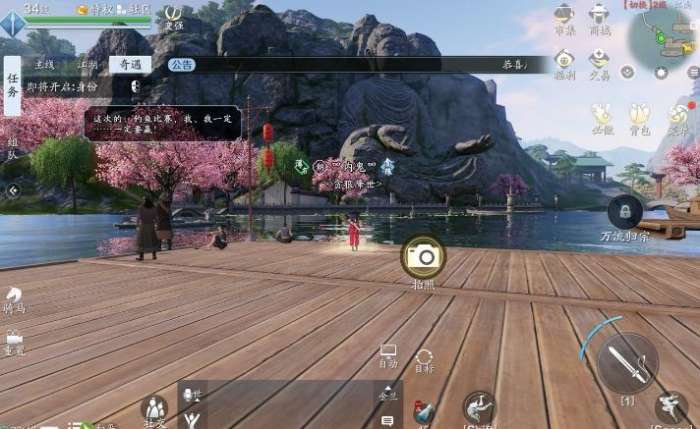700x429 pixels.
Task: Open the player avatar diamond icon
Action: tap(11, 24)
